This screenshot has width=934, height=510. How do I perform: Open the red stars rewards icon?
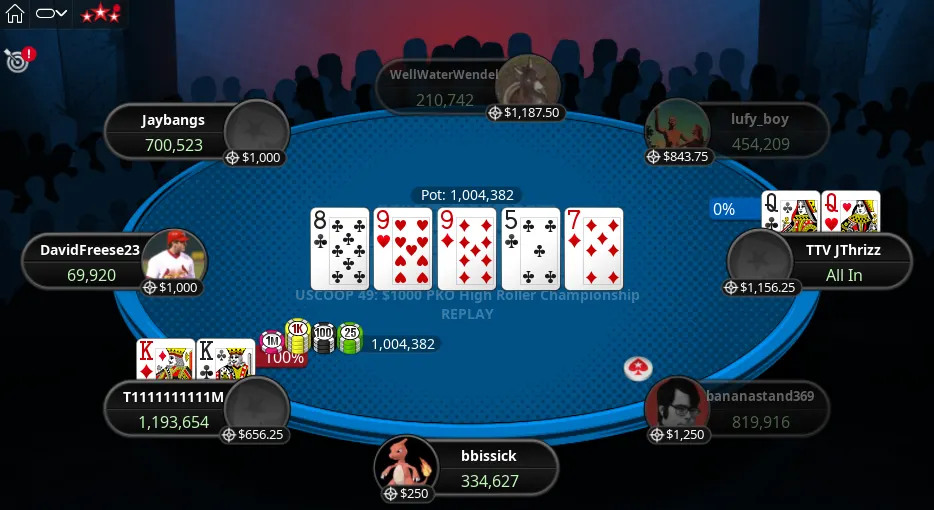(x=100, y=14)
